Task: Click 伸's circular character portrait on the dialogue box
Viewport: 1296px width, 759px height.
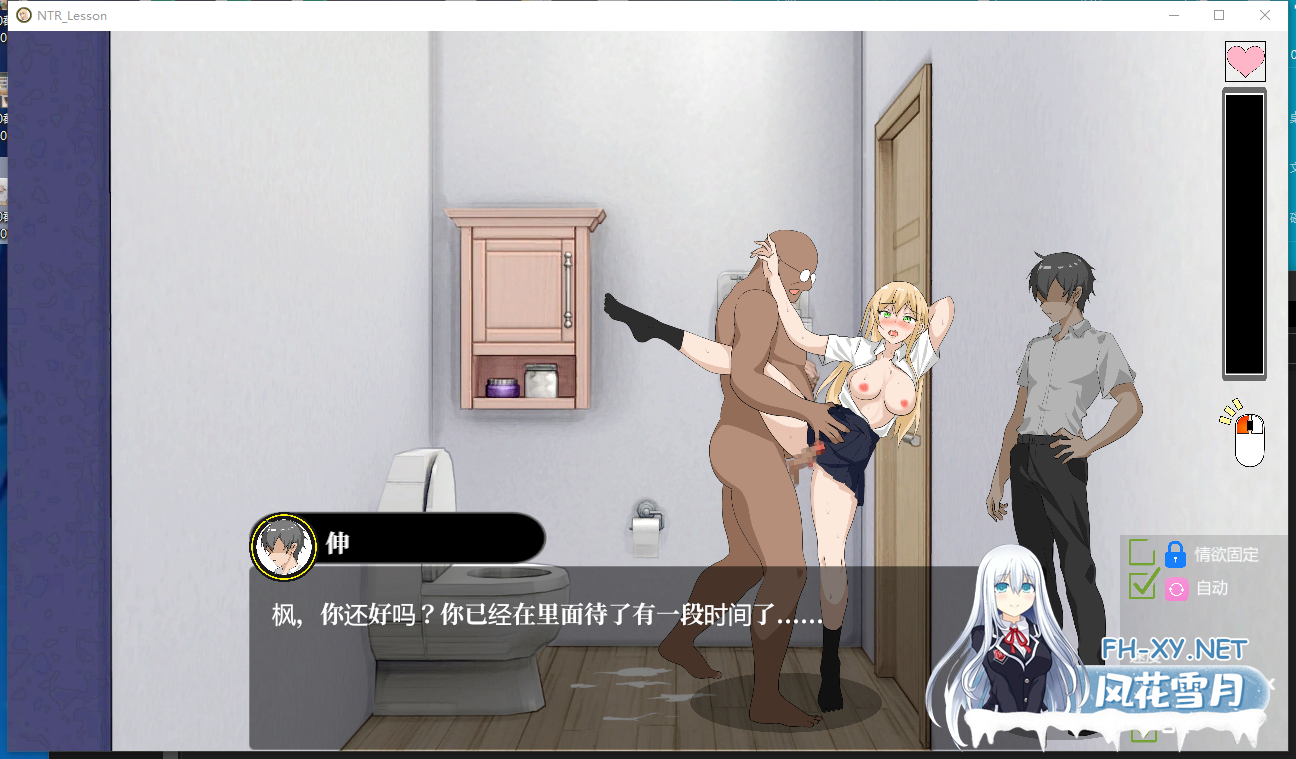Action: point(283,546)
